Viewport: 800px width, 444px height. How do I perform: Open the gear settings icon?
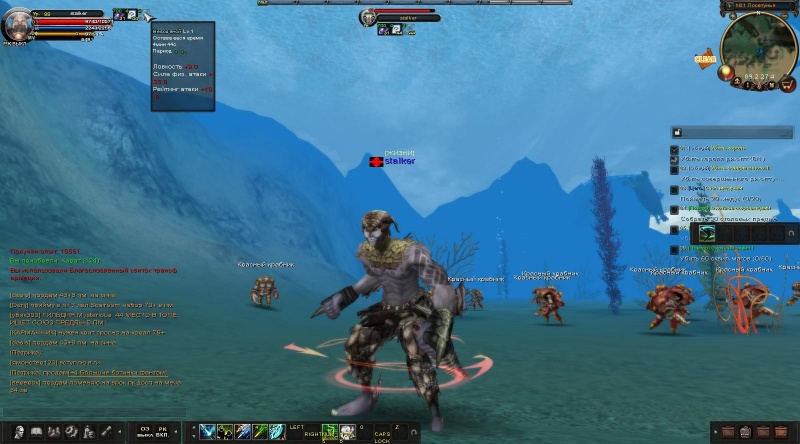pyautogui.click(x=71, y=432)
